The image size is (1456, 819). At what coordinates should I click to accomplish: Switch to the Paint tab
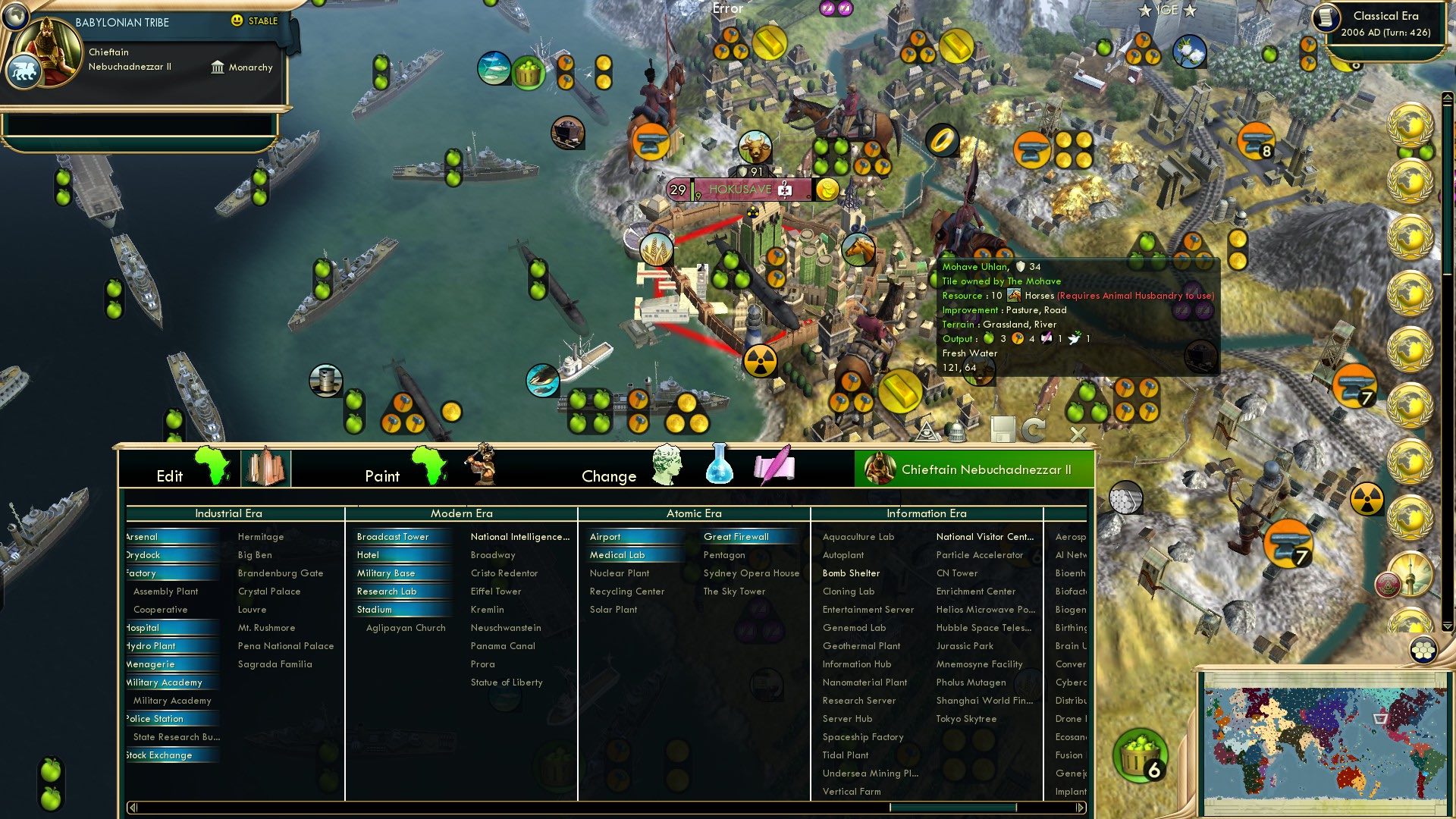tap(383, 476)
